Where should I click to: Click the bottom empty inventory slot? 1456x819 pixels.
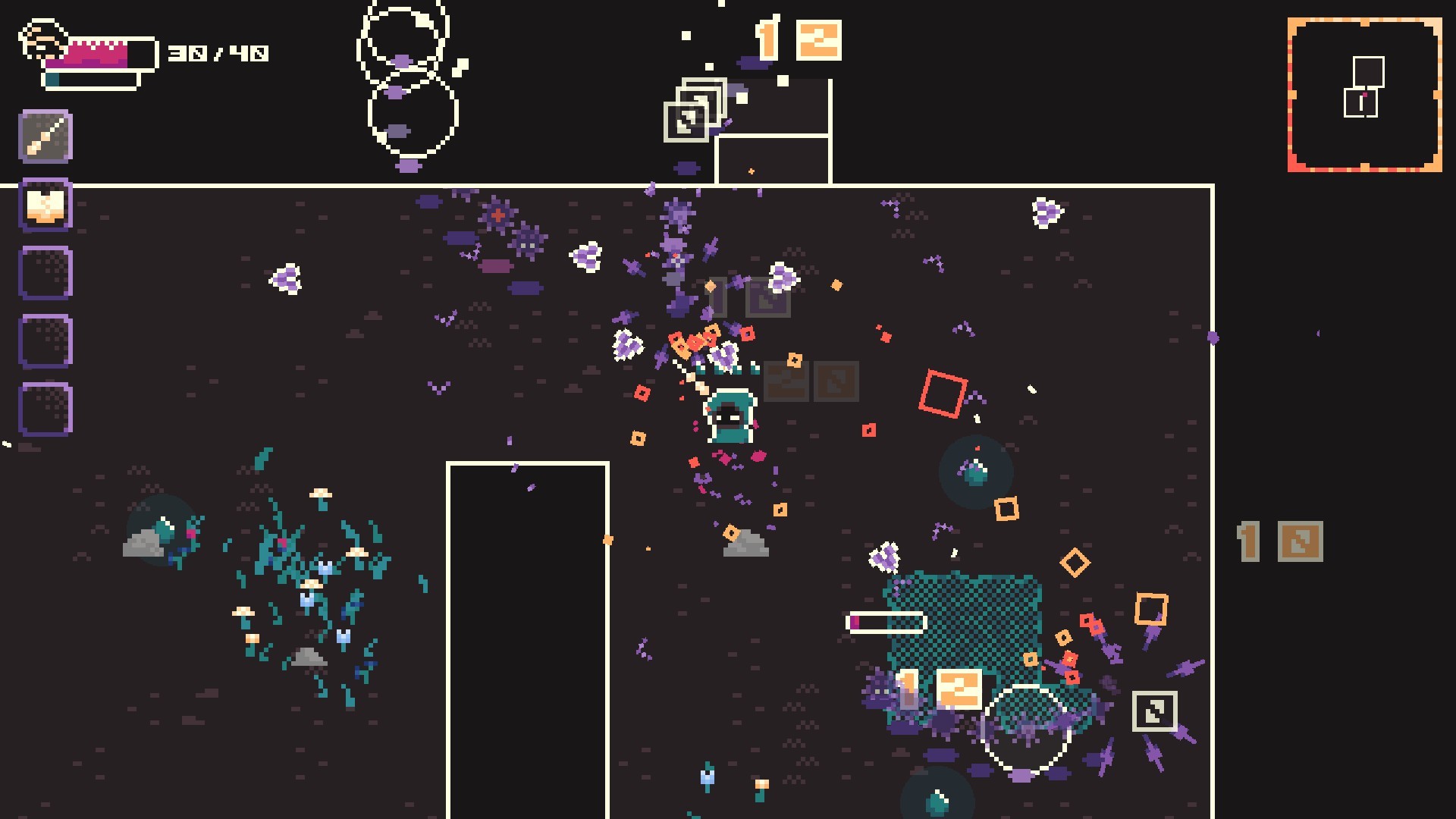45,403
